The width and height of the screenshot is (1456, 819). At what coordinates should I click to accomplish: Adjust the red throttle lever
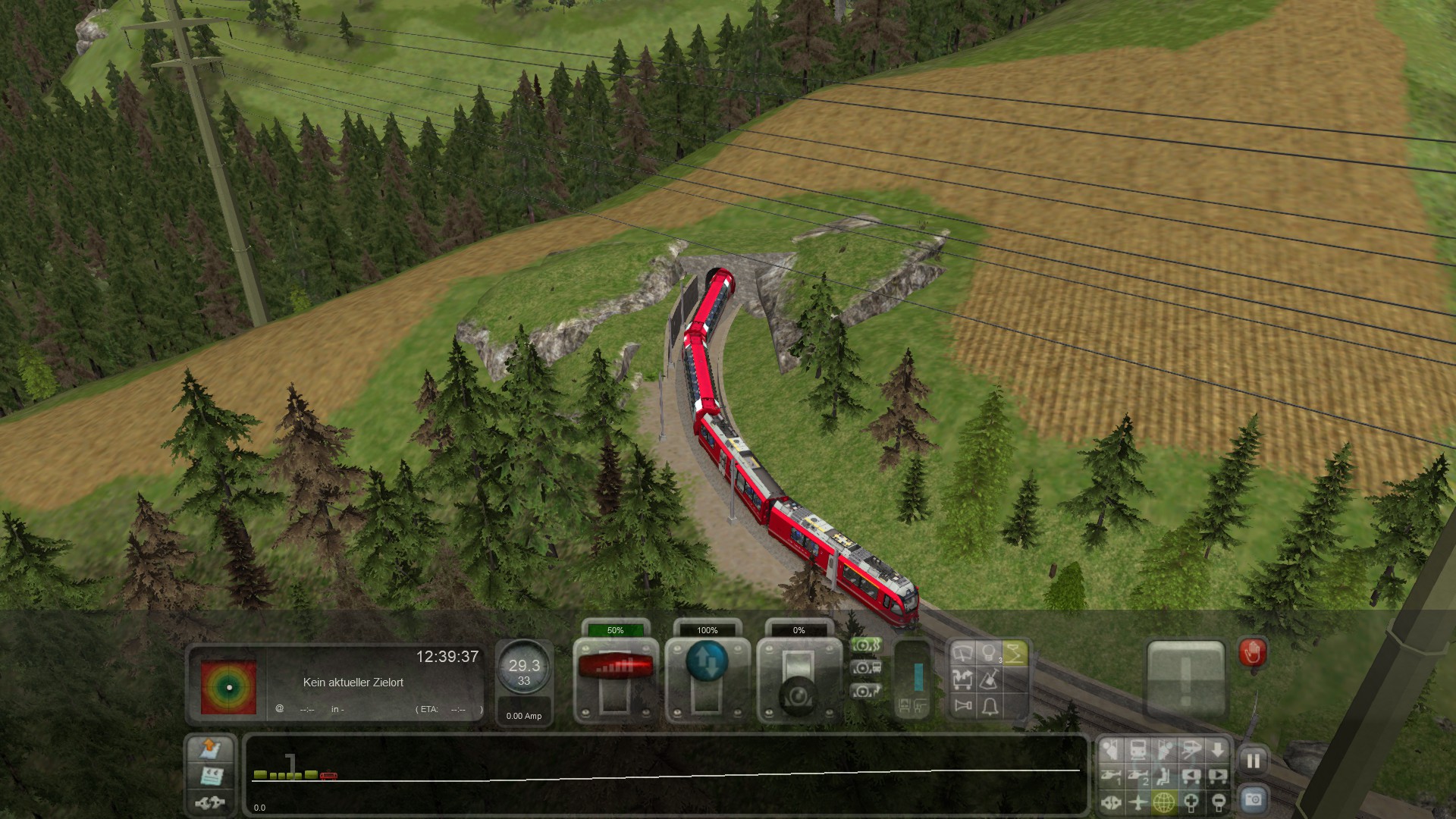point(615,667)
